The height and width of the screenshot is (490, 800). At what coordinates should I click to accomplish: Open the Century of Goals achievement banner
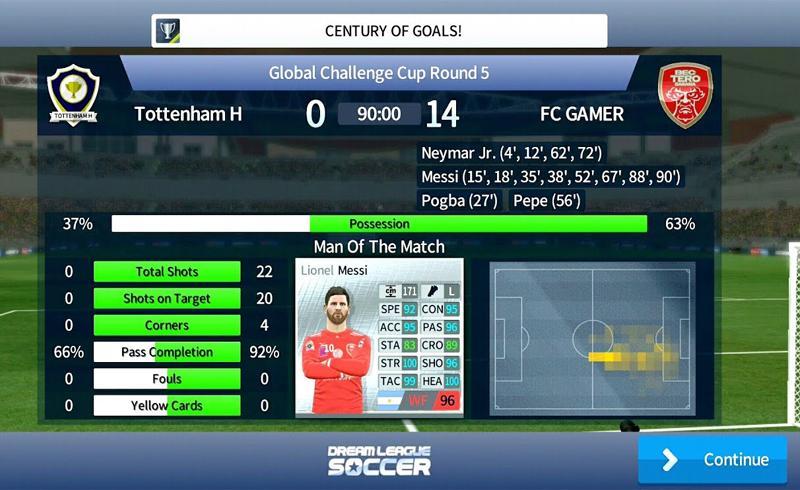380,31
